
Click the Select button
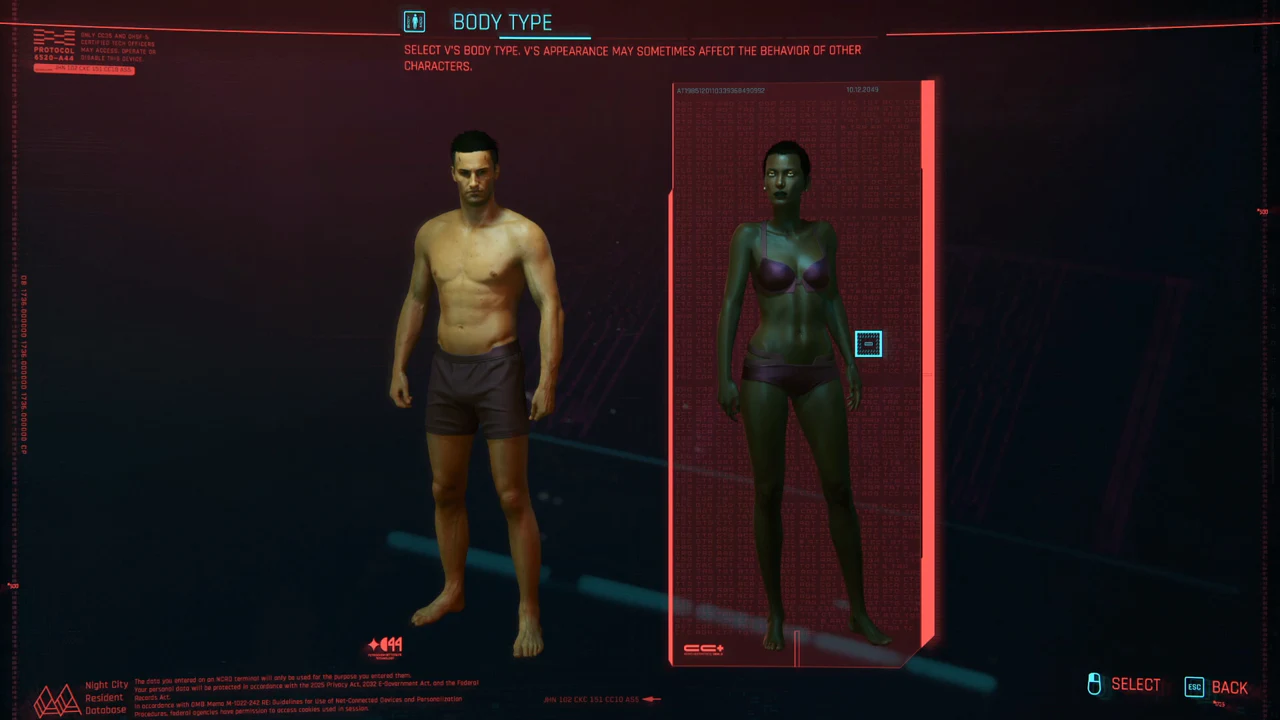(1124, 685)
